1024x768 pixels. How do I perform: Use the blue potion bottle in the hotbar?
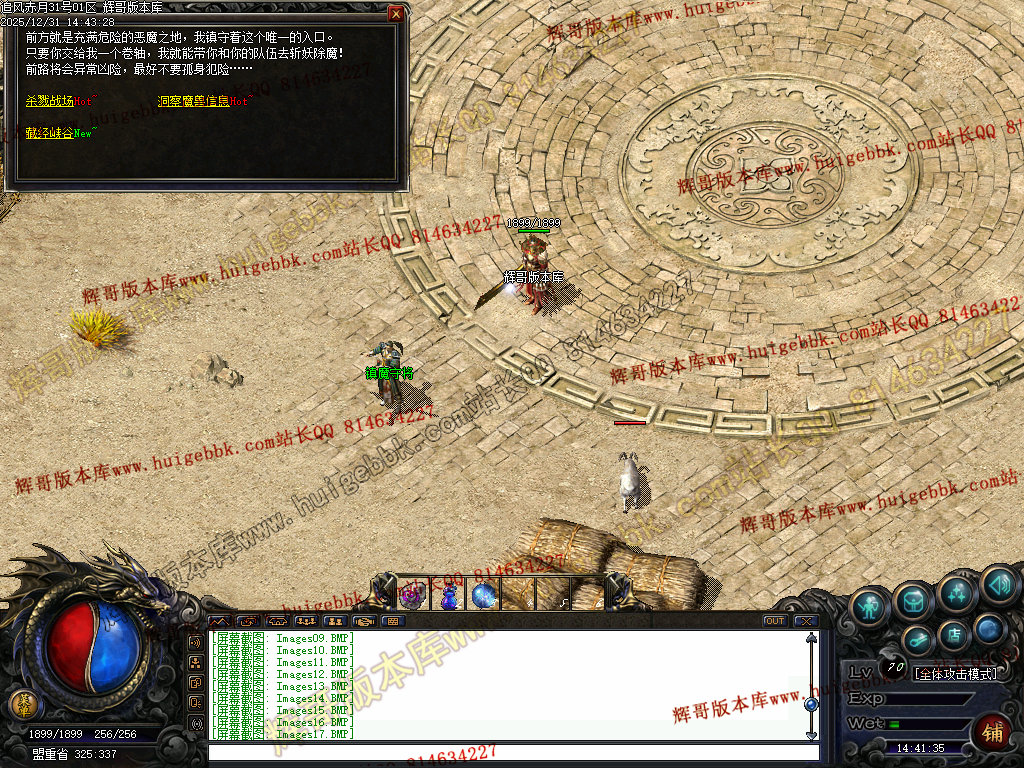click(449, 596)
